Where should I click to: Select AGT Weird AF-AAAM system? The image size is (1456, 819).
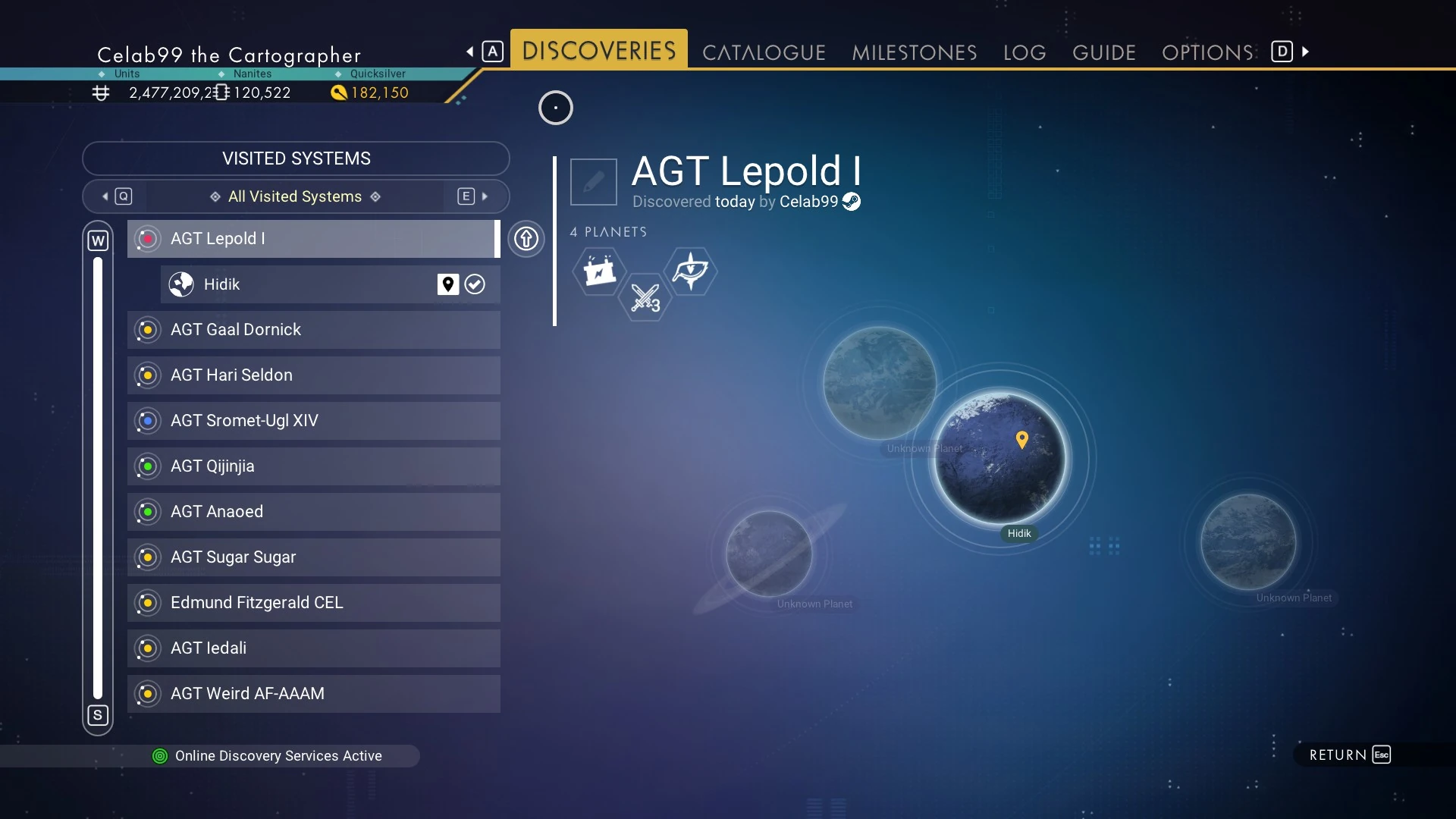tap(313, 694)
